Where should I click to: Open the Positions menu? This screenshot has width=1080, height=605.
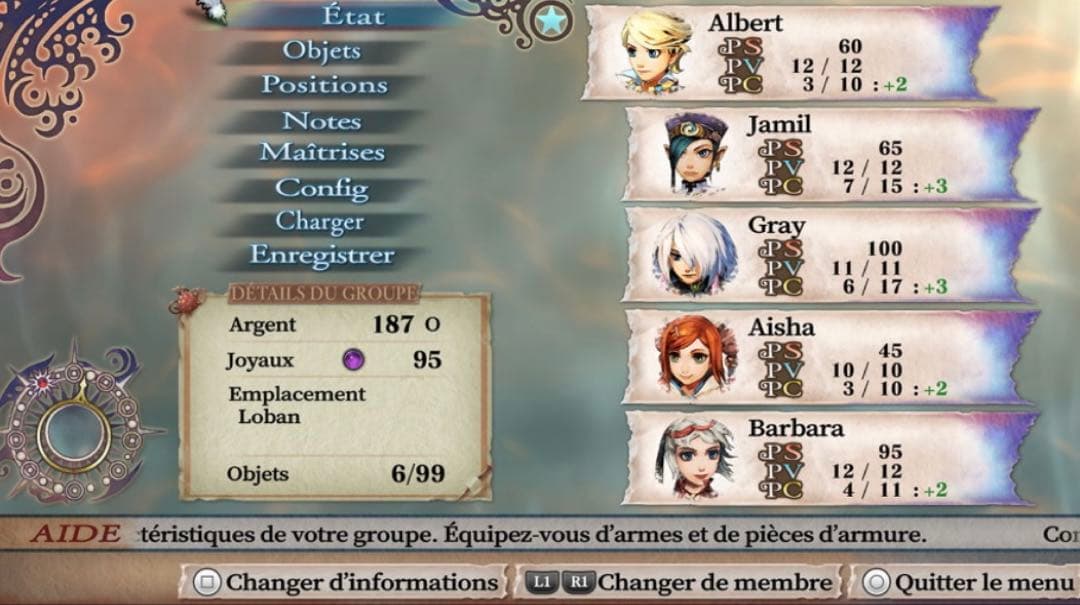pos(323,85)
